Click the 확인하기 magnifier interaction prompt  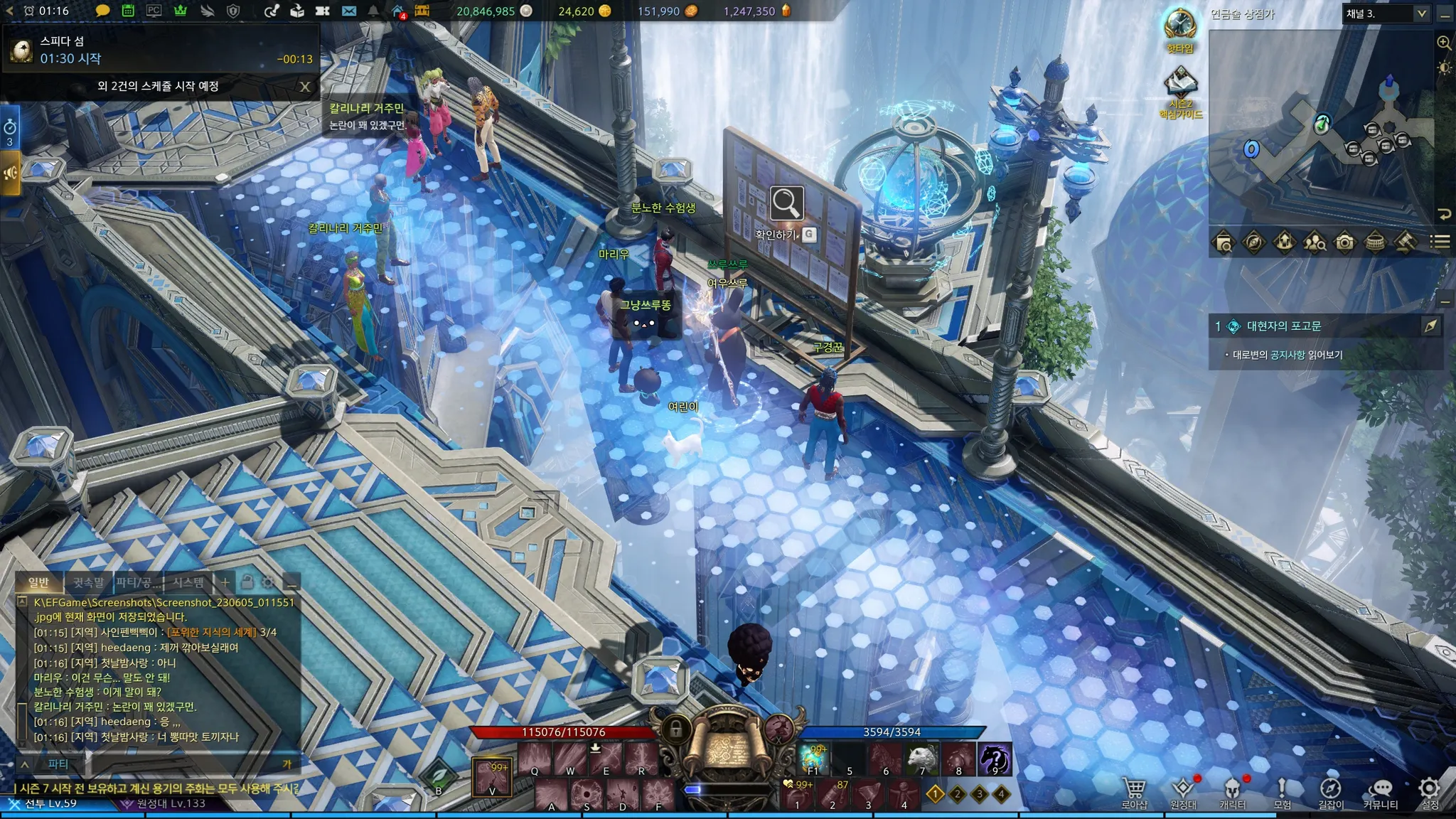pos(786,204)
